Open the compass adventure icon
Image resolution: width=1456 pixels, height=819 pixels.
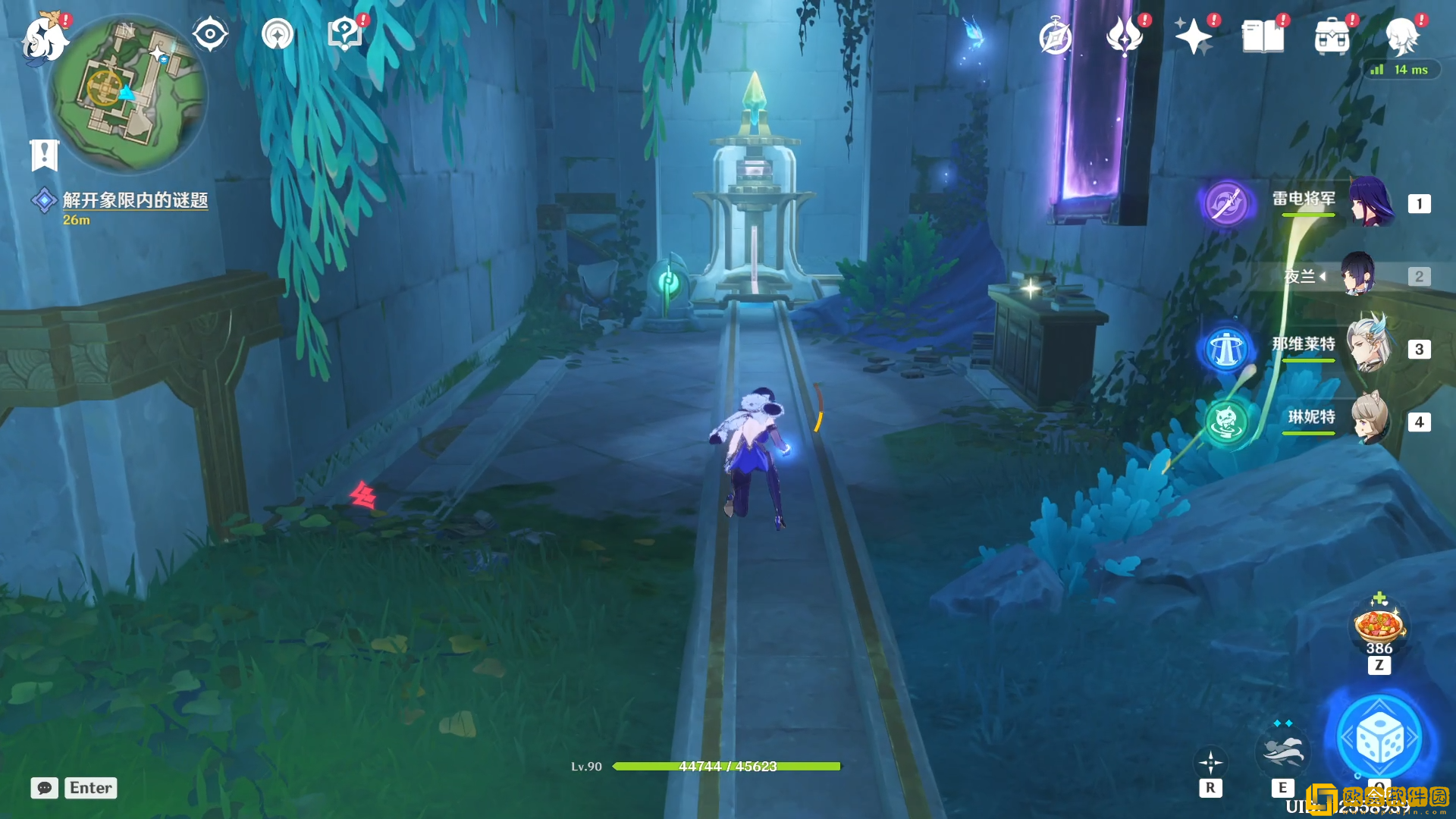1056,37
